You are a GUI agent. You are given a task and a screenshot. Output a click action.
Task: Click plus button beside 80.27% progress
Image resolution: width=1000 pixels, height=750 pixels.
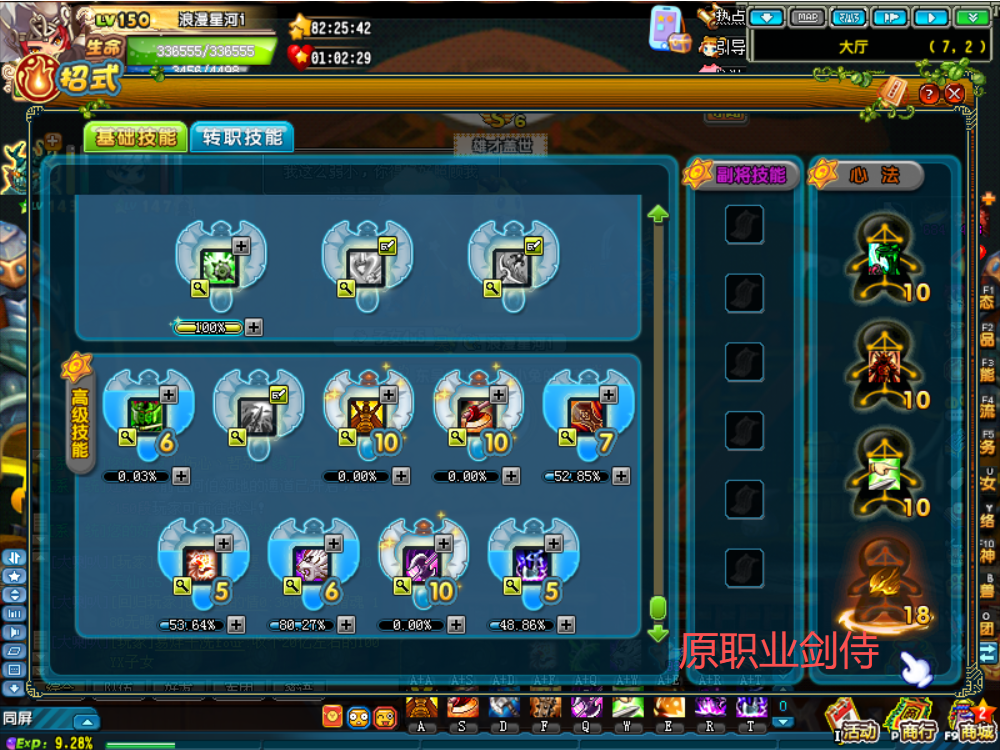tap(346, 625)
